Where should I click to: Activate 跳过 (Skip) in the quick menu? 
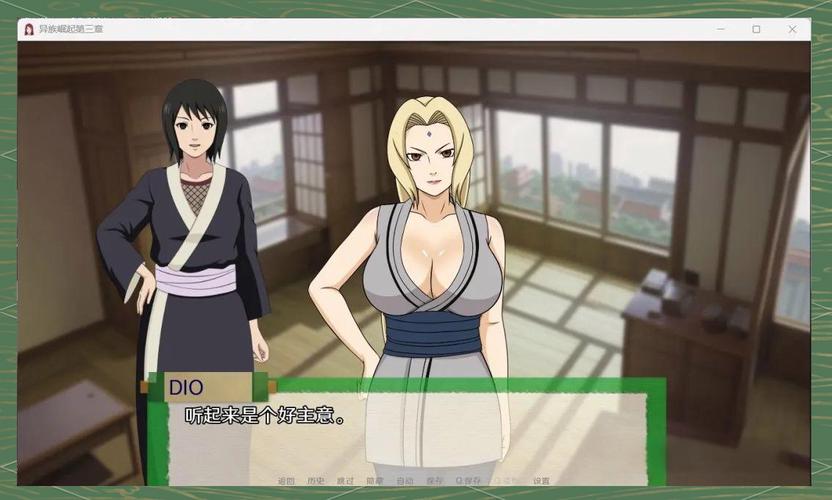[345, 481]
